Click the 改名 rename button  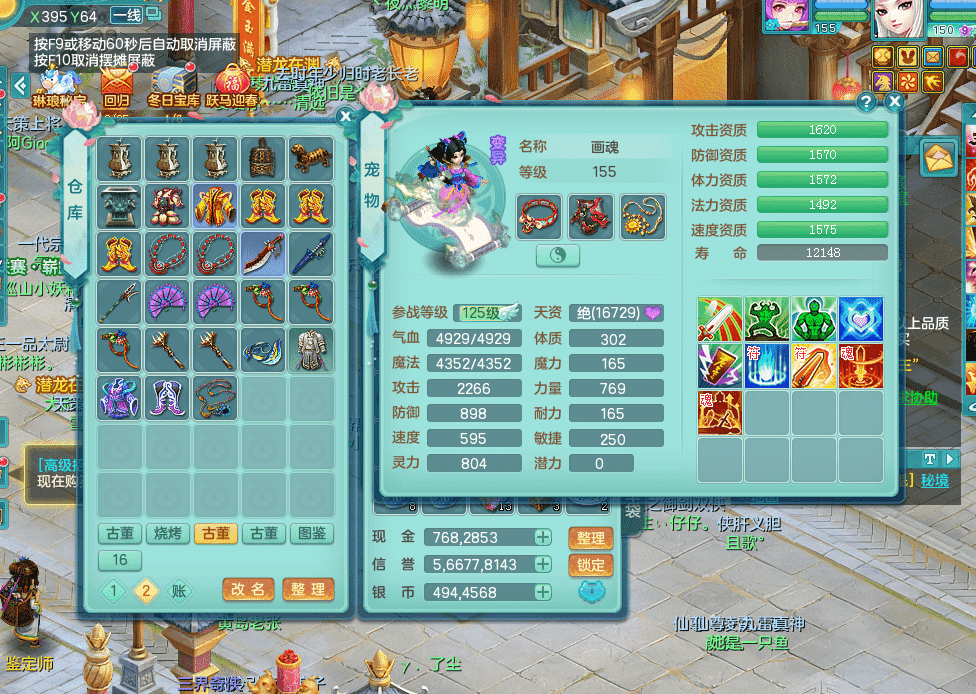[x=247, y=590]
